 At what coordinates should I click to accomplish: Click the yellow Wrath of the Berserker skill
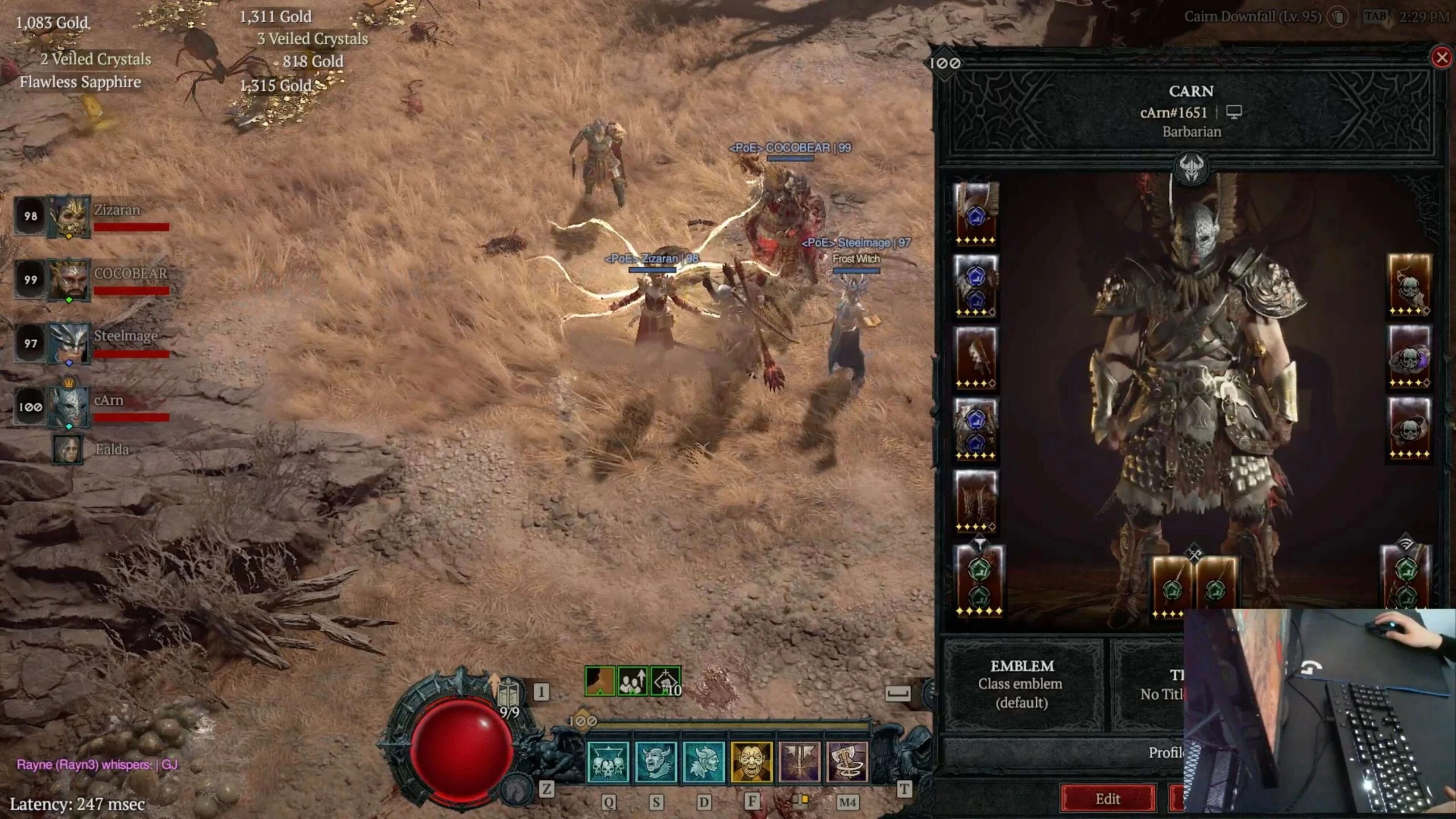(752, 762)
